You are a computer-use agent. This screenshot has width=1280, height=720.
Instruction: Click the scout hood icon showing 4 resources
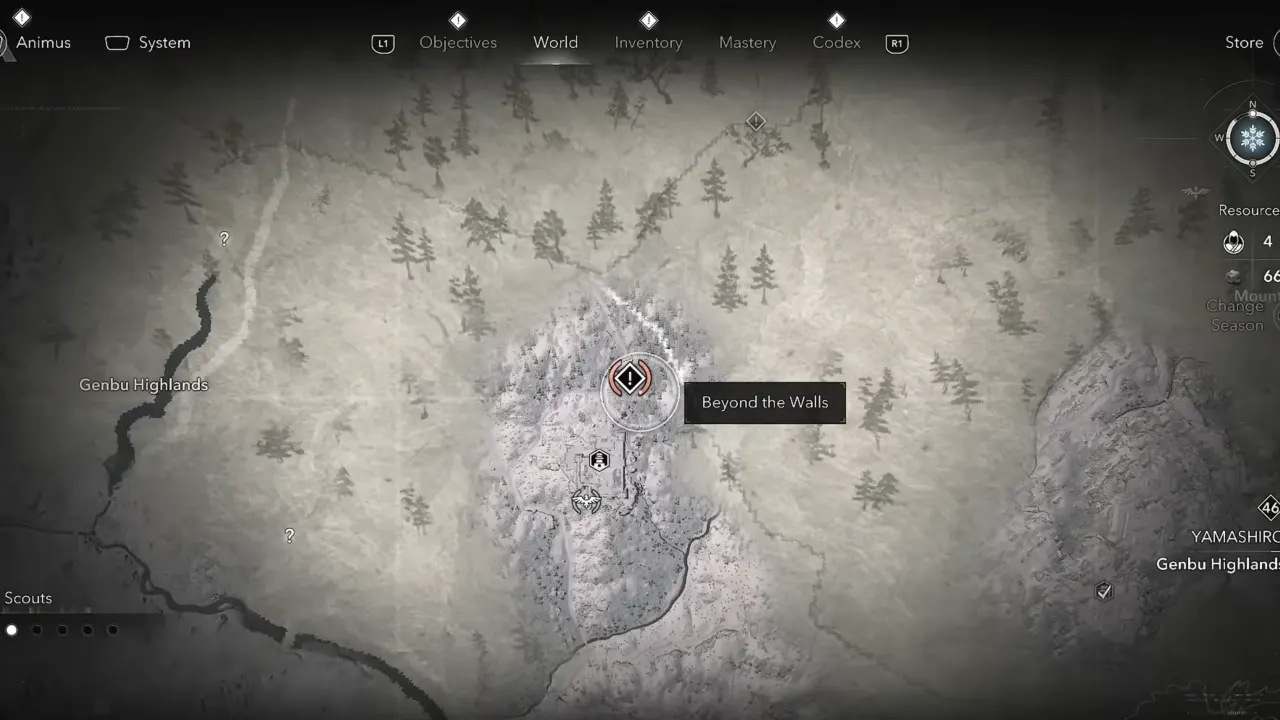[1233, 241]
